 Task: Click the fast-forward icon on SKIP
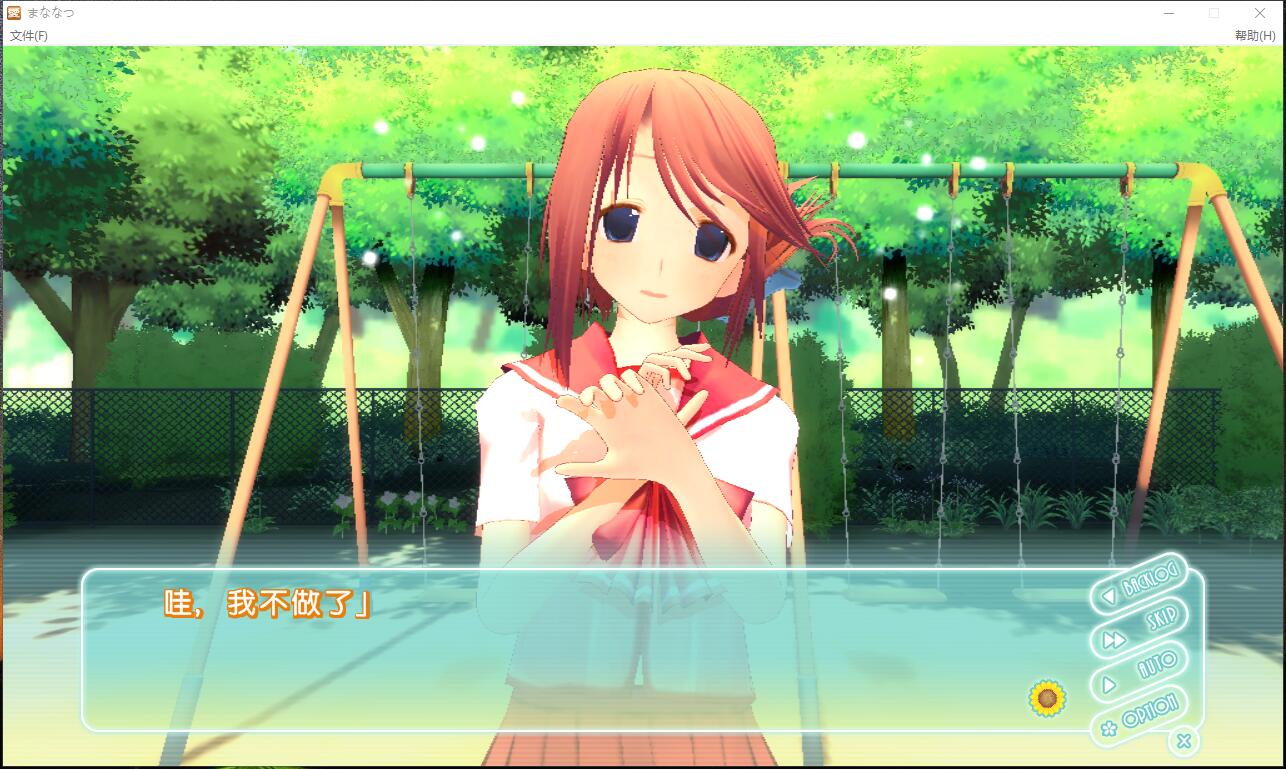pos(1113,638)
